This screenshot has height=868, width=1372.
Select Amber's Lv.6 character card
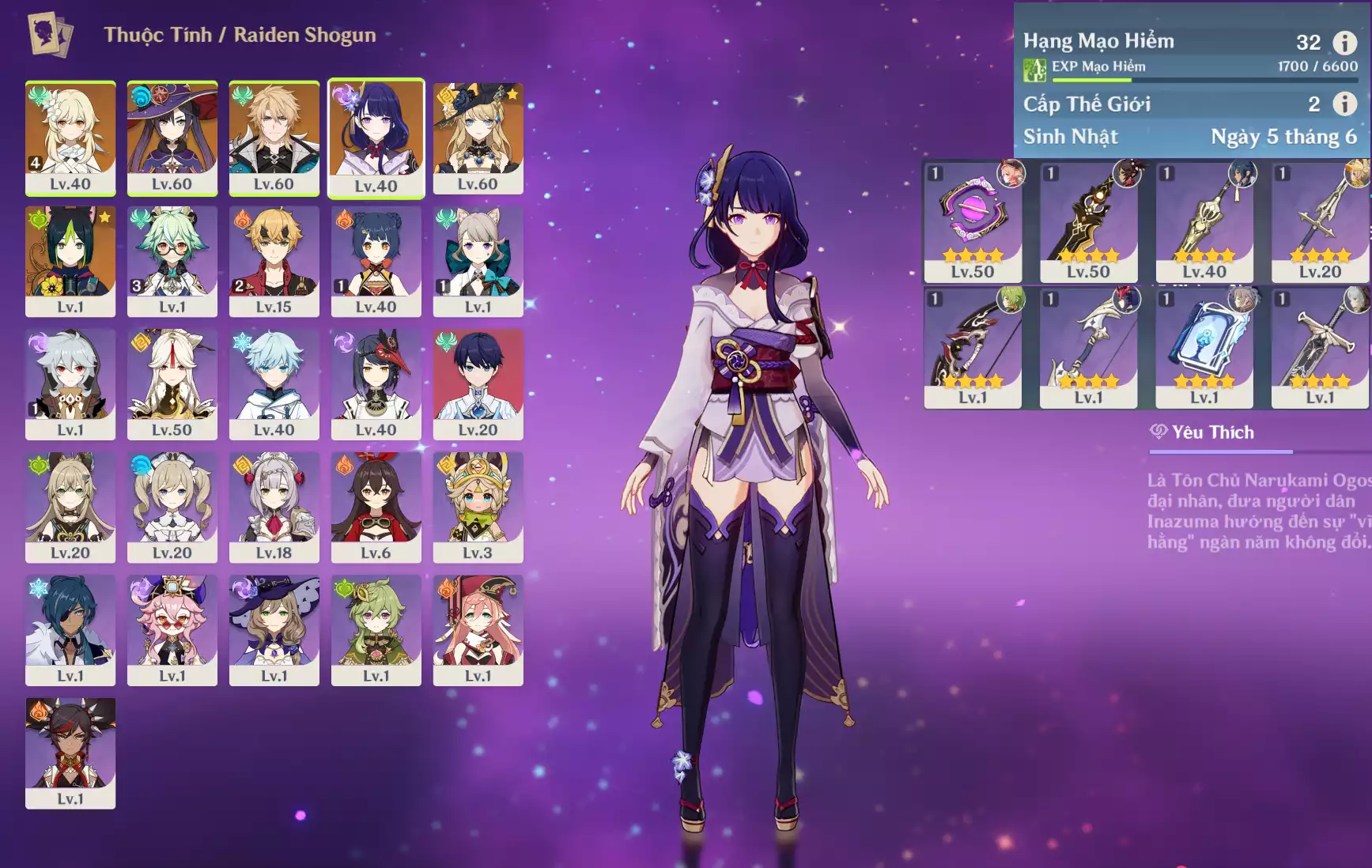pyautogui.click(x=376, y=507)
